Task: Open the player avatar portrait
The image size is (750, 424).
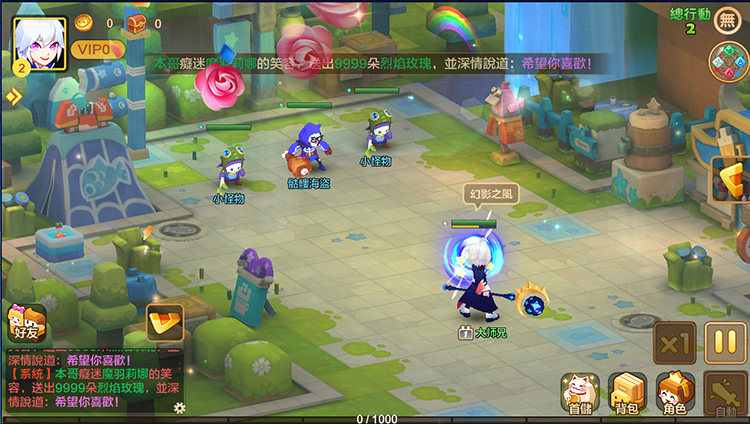Action: coord(38,44)
